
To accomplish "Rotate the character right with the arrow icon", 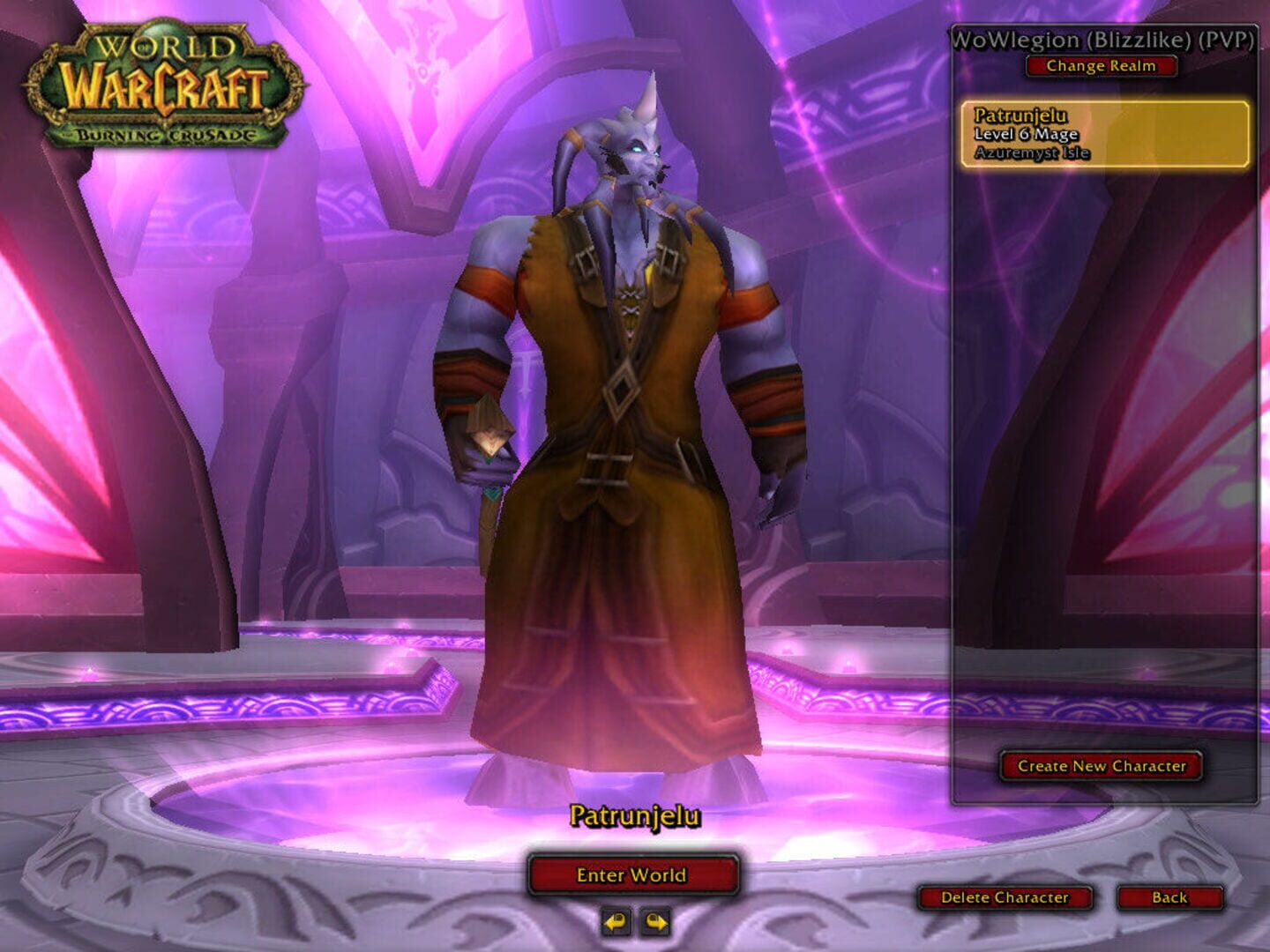I will click(x=654, y=919).
